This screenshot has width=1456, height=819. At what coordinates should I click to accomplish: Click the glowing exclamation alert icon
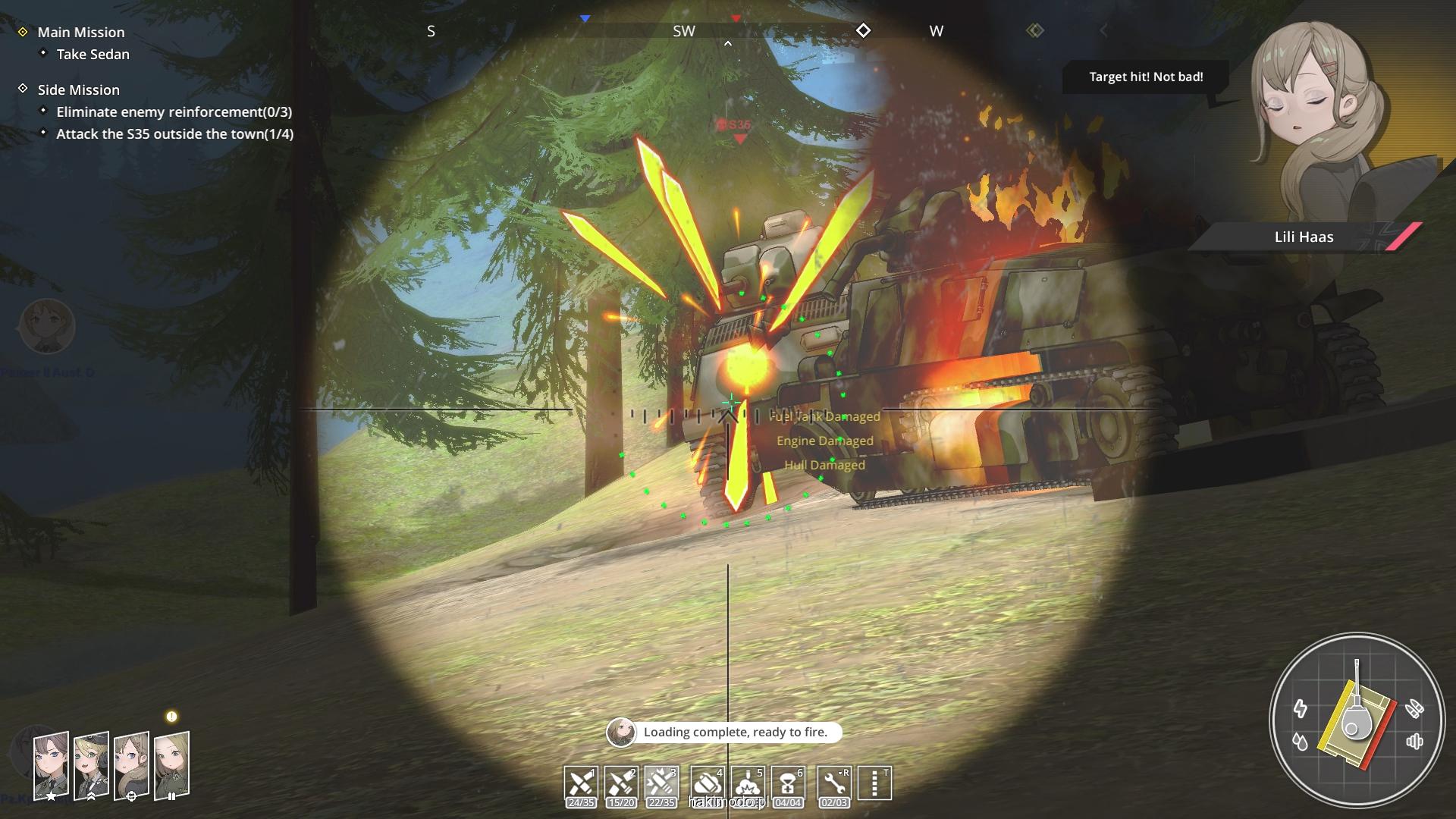click(x=171, y=717)
